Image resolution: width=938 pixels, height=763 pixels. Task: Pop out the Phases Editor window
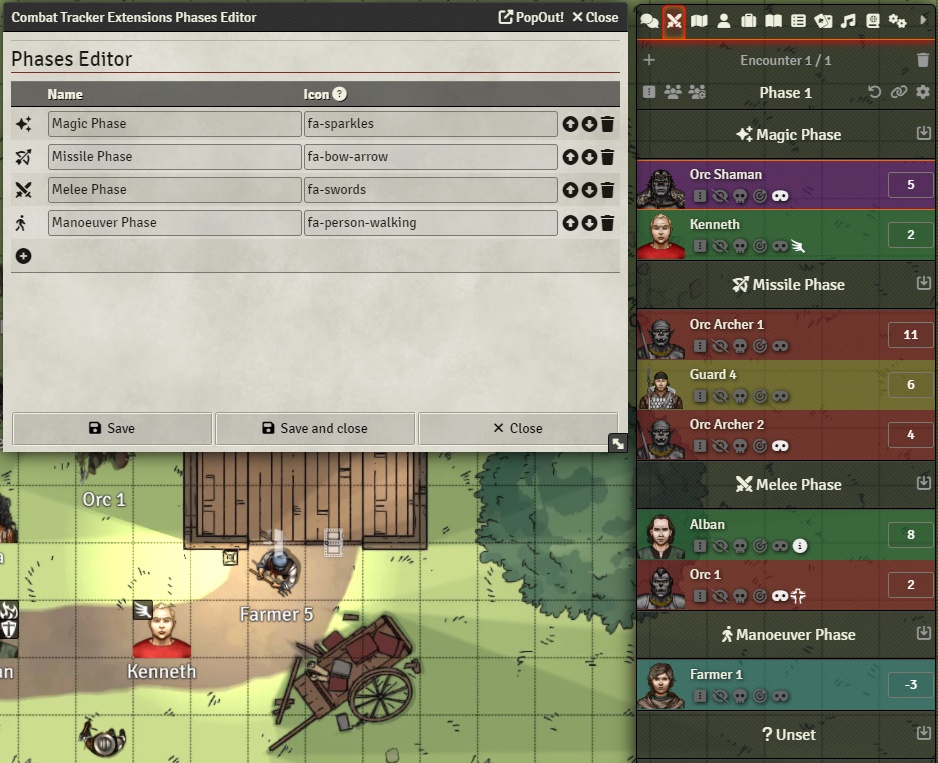point(531,17)
